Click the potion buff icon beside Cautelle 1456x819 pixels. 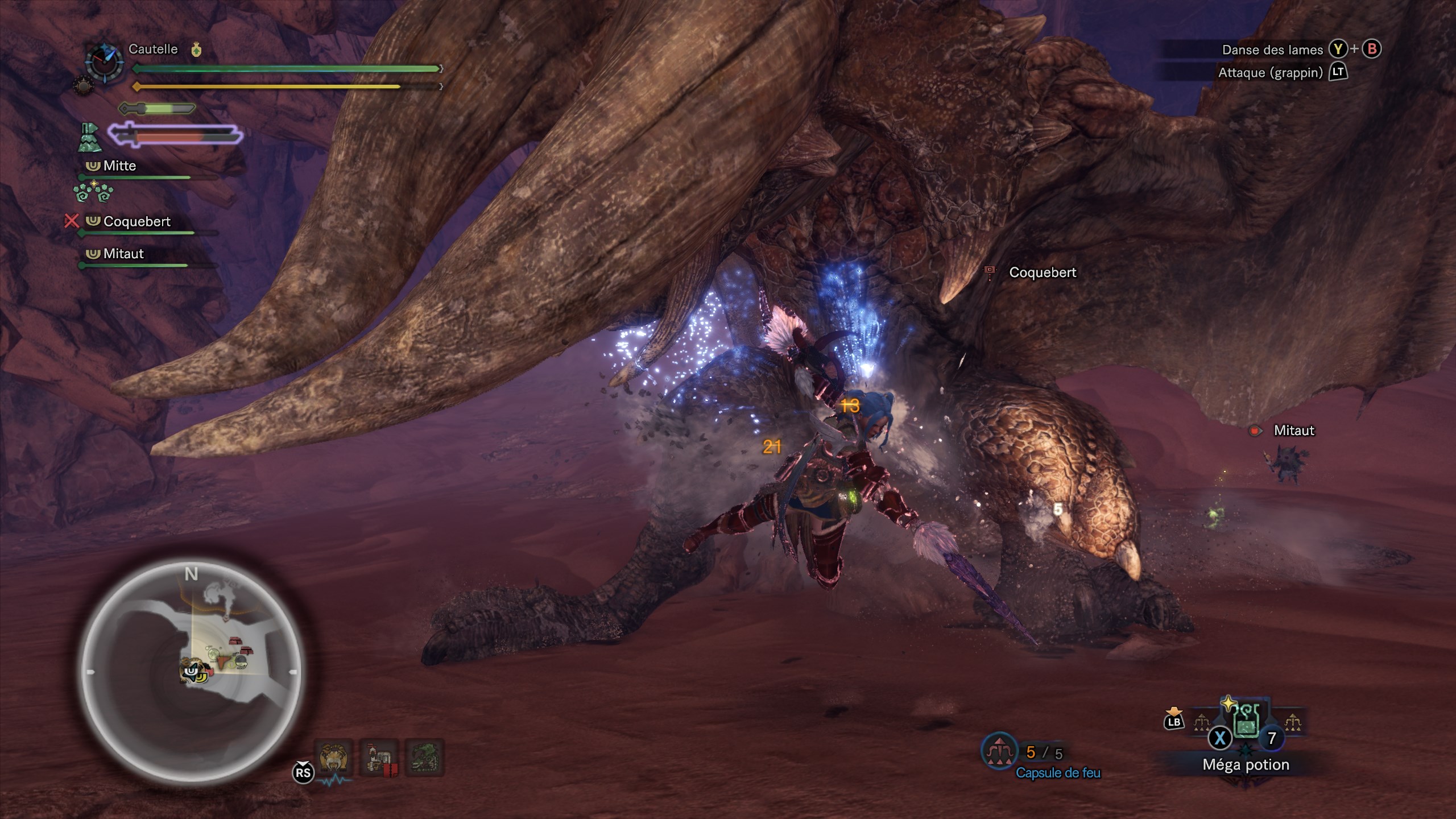pos(196,50)
